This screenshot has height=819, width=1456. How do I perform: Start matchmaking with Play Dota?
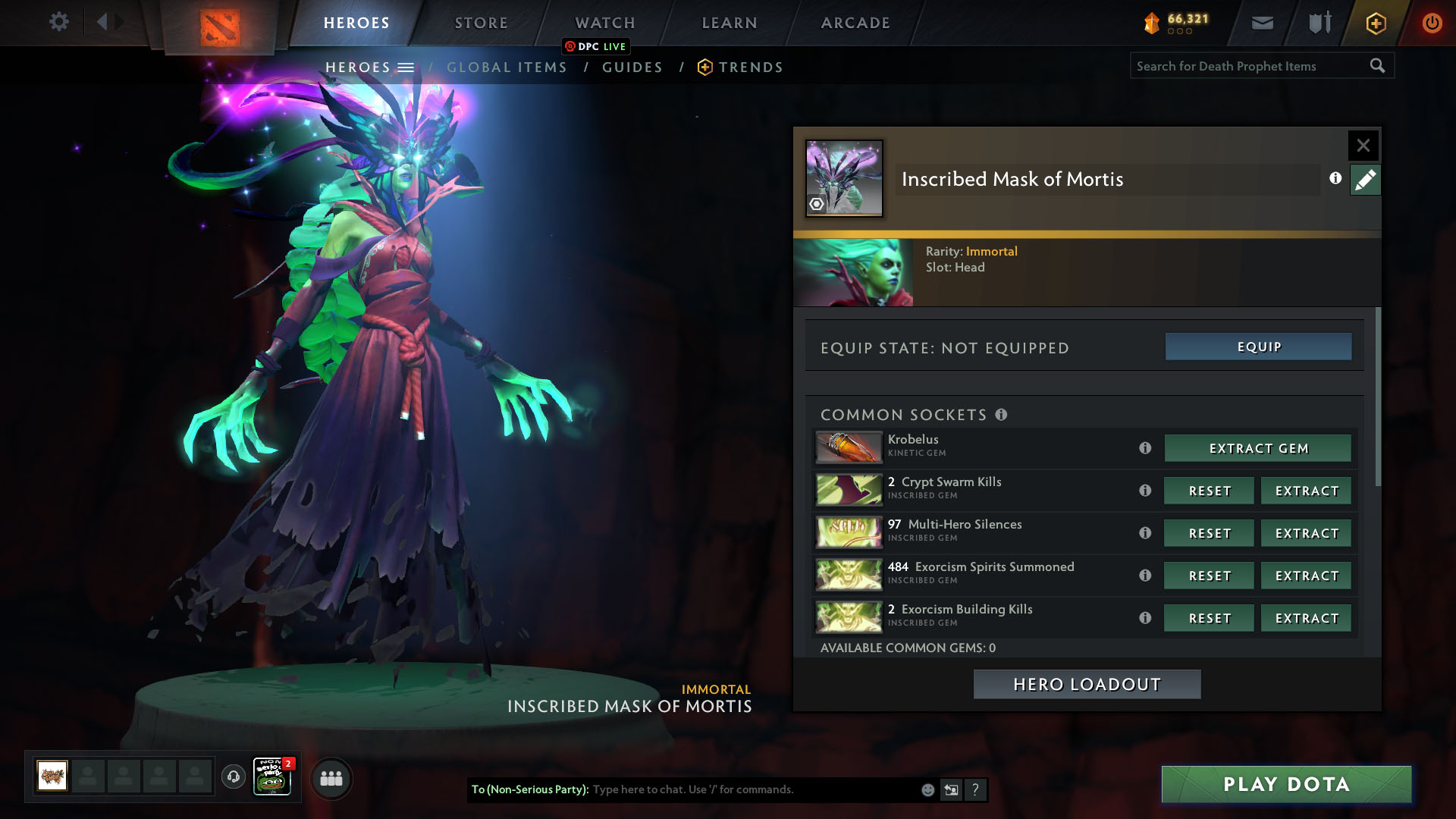click(1286, 784)
